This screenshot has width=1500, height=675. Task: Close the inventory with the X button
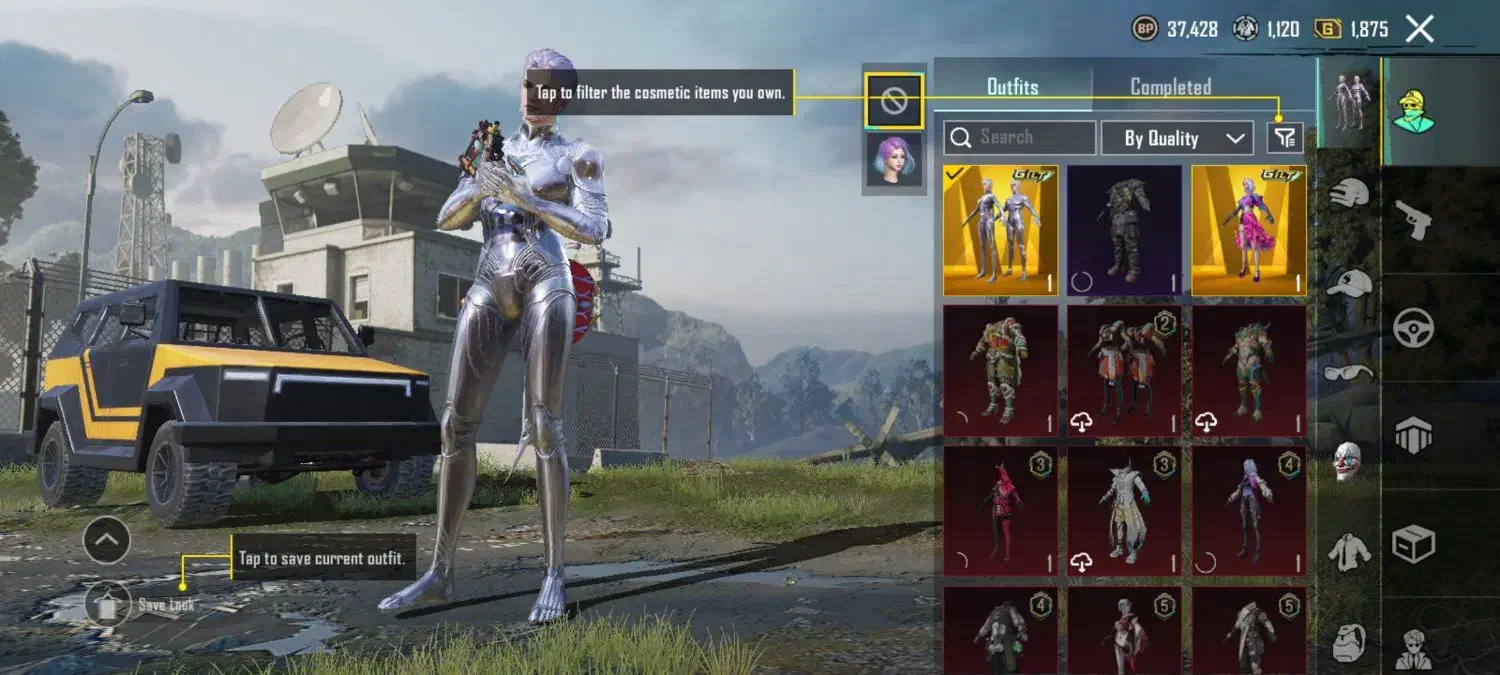click(1420, 29)
